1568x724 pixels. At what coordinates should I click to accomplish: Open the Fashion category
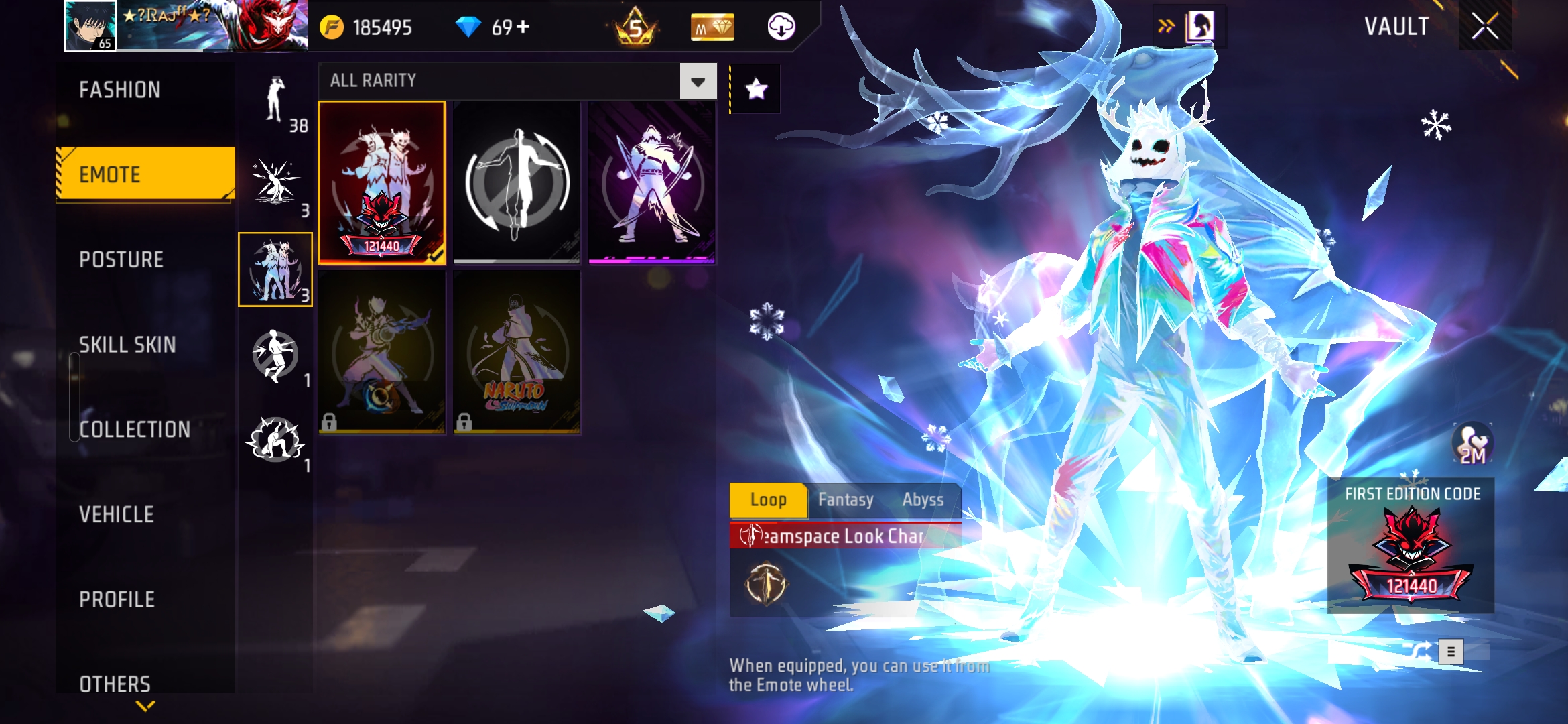[x=121, y=90]
